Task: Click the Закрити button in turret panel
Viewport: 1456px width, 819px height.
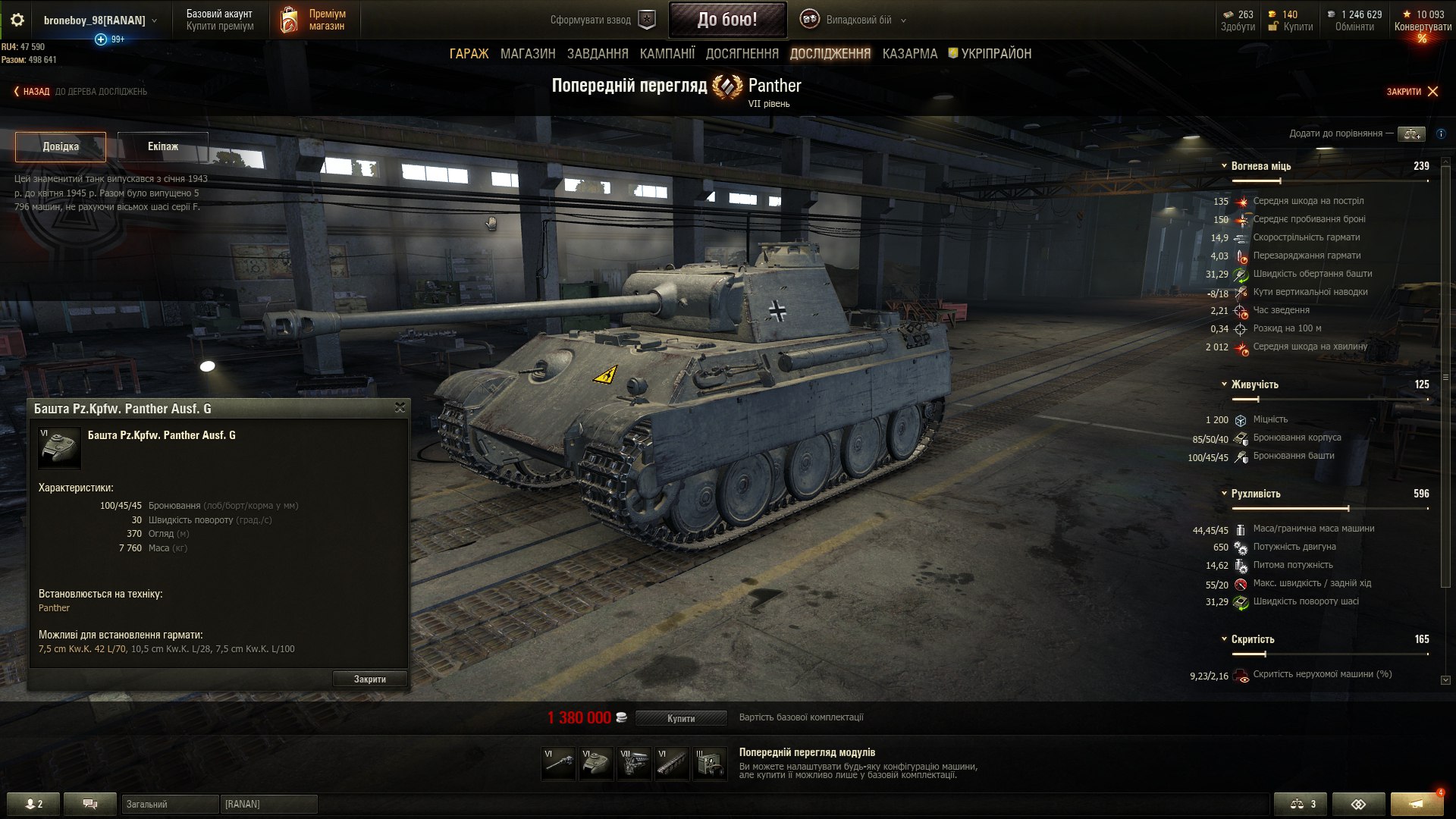Action: (369, 679)
